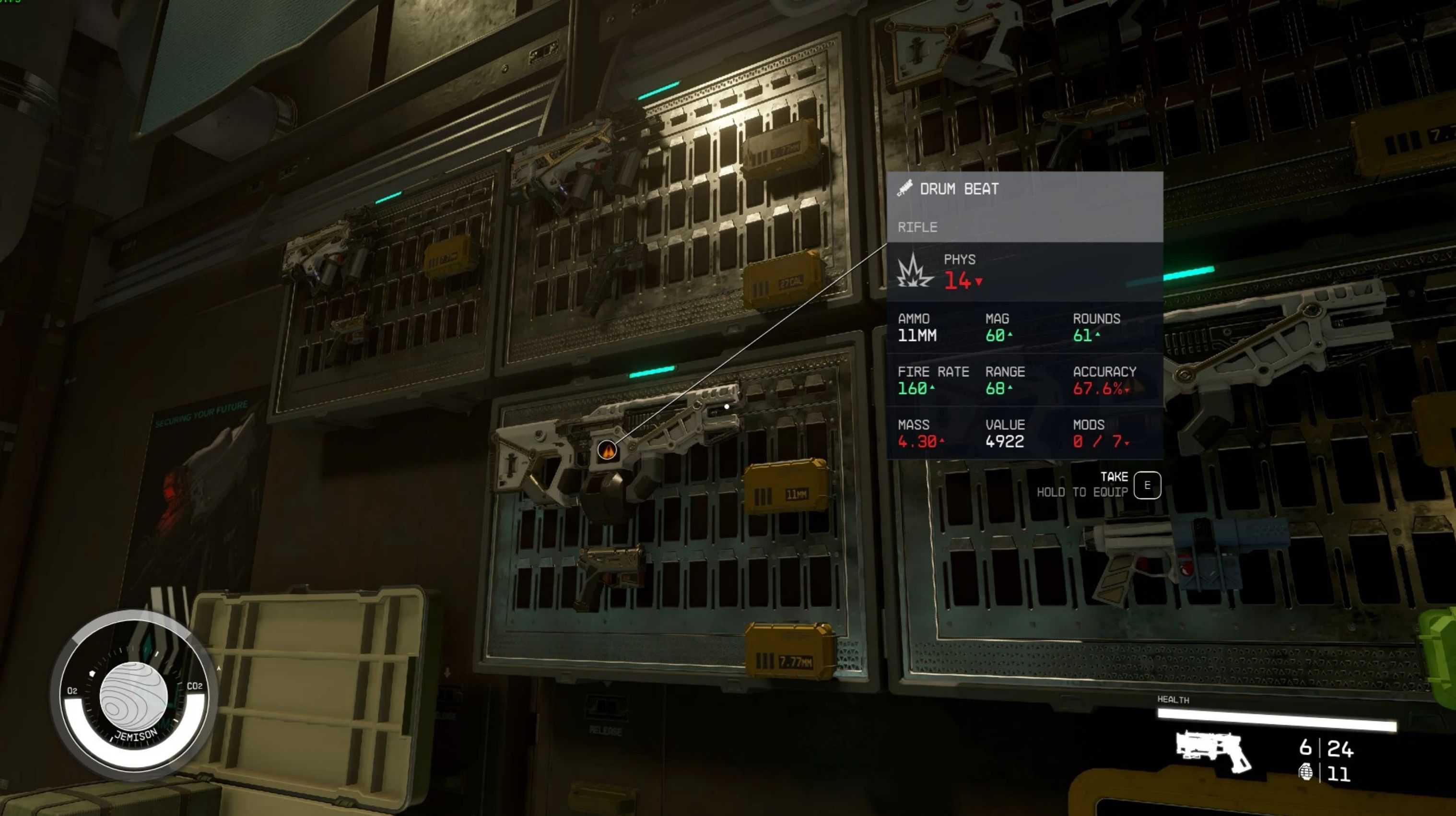The height and width of the screenshot is (816, 1456).
Task: Select the Drum Beat rifle marker icon
Action: (x=606, y=450)
